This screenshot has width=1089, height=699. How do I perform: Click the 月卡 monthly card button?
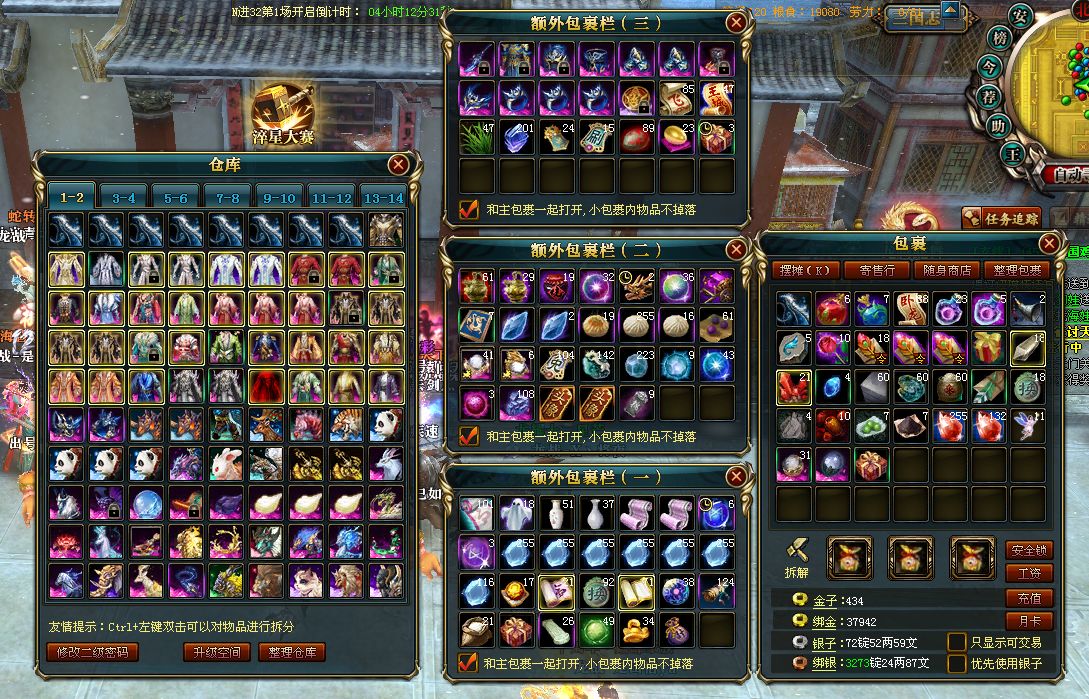(x=1029, y=621)
